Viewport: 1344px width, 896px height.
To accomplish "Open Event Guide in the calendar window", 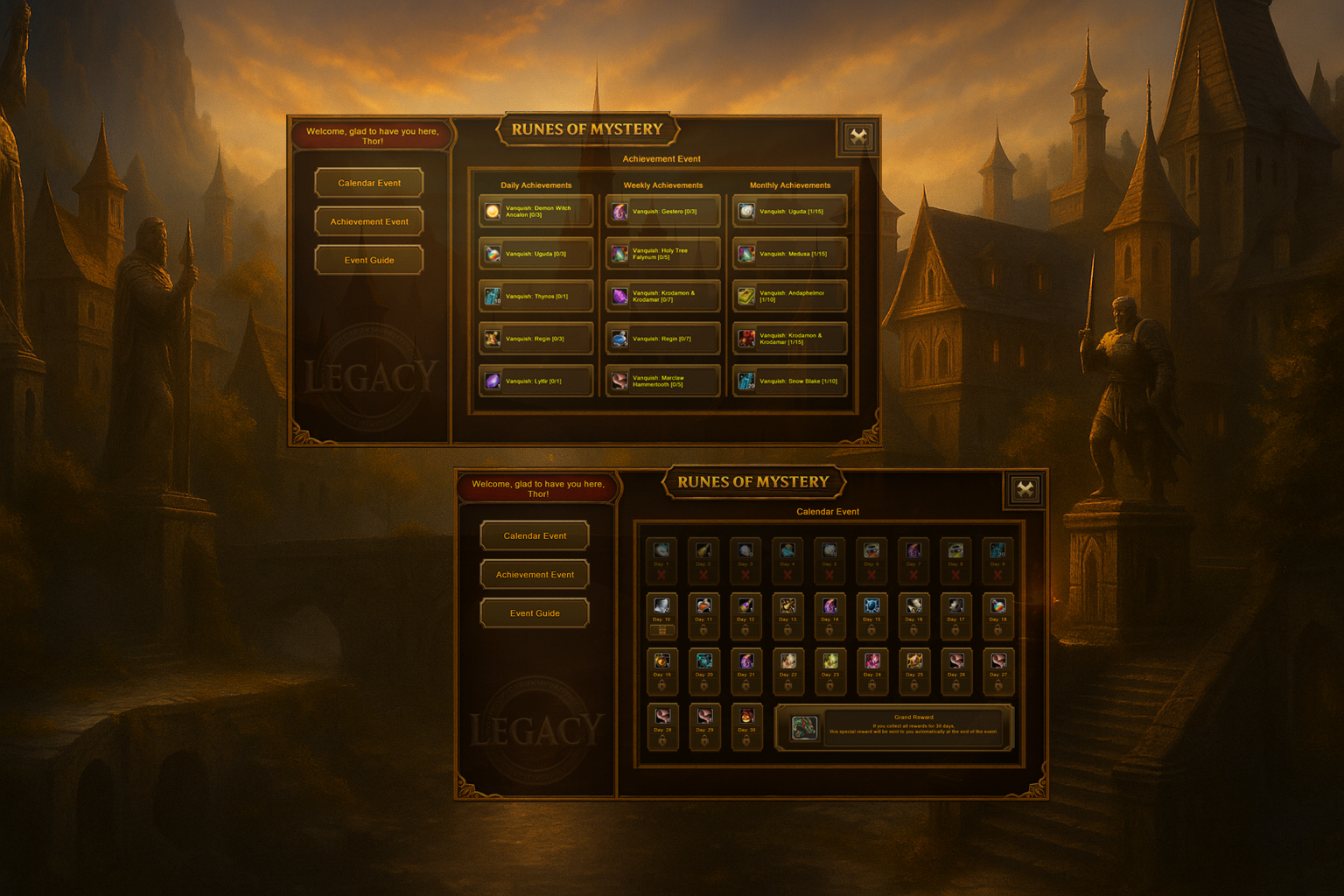I will click(x=535, y=613).
